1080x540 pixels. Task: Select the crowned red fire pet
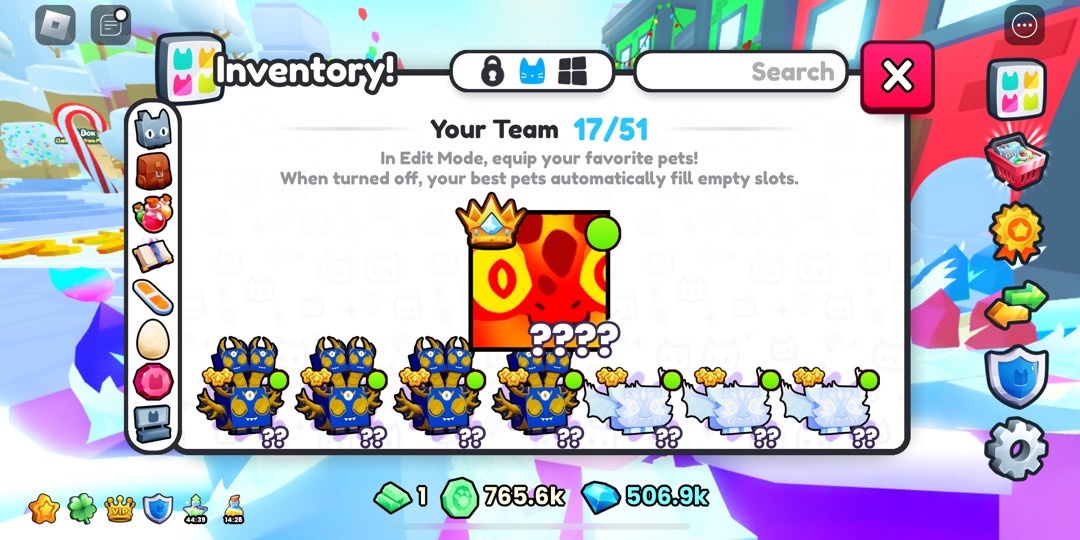[539, 280]
